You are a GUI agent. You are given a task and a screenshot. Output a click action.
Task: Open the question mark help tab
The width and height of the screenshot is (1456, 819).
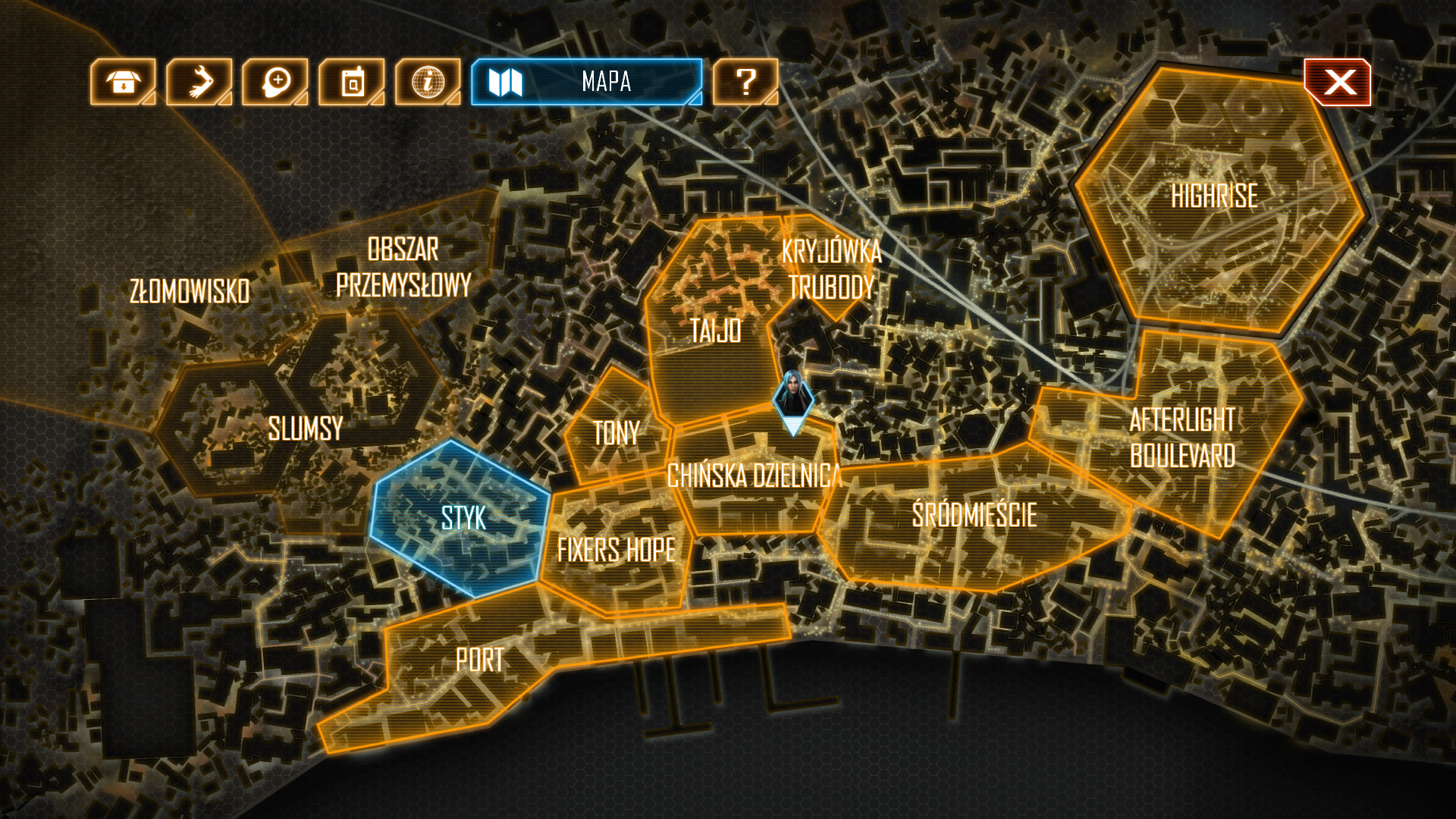[745, 82]
